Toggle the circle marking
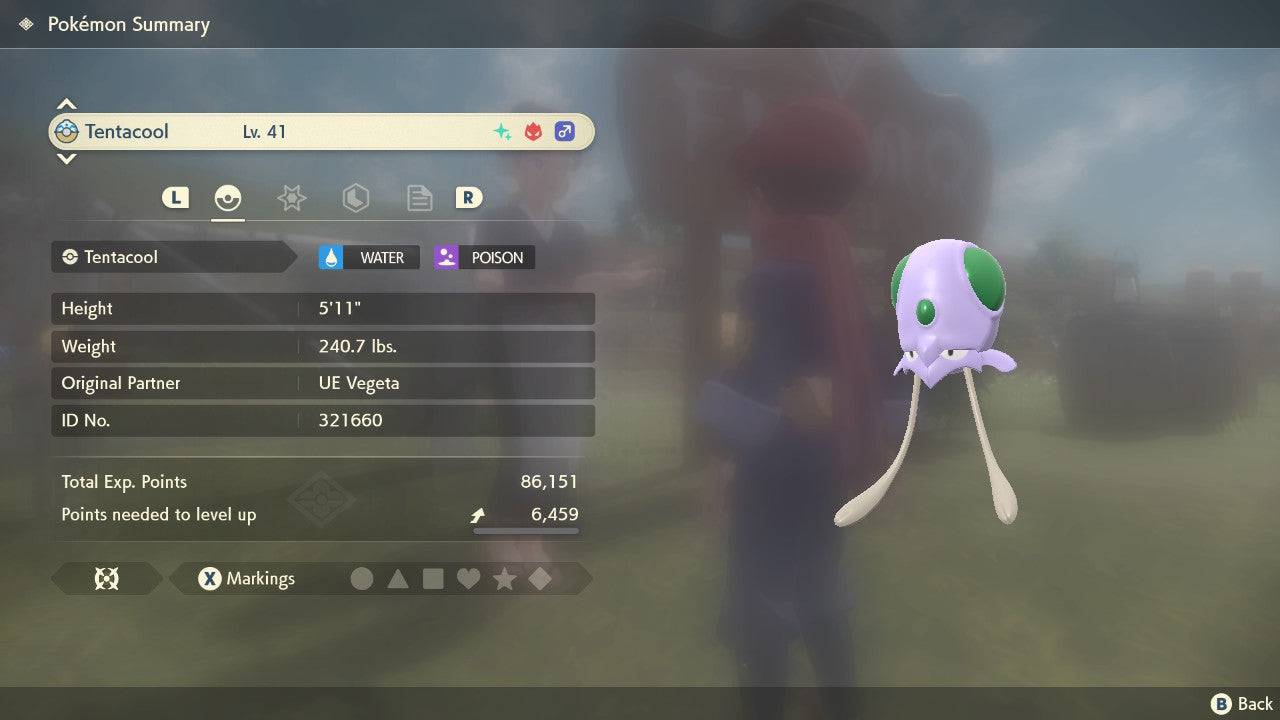The image size is (1280, 720). pyautogui.click(x=362, y=579)
